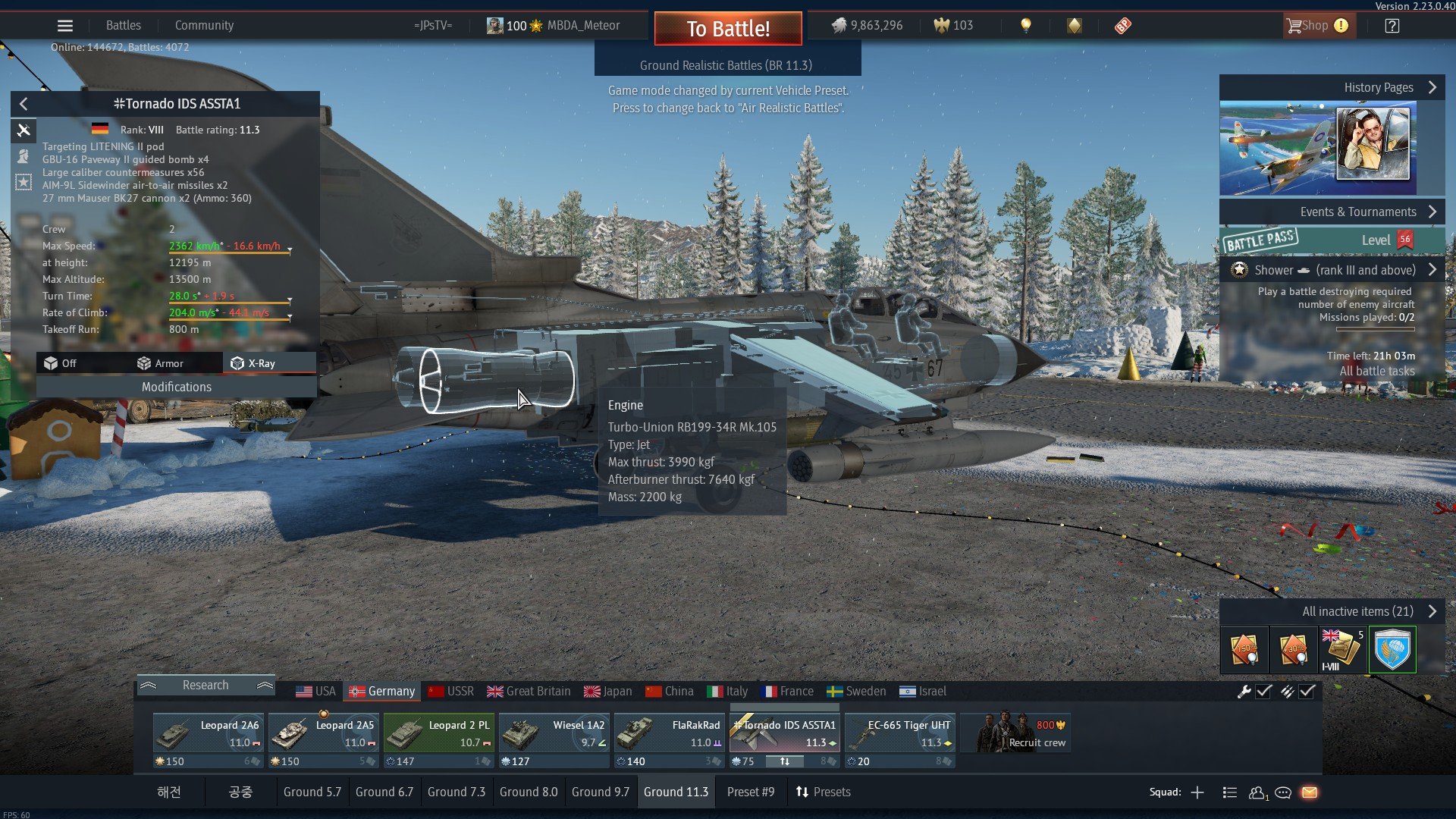Switch the view mode to Armor

(x=160, y=363)
